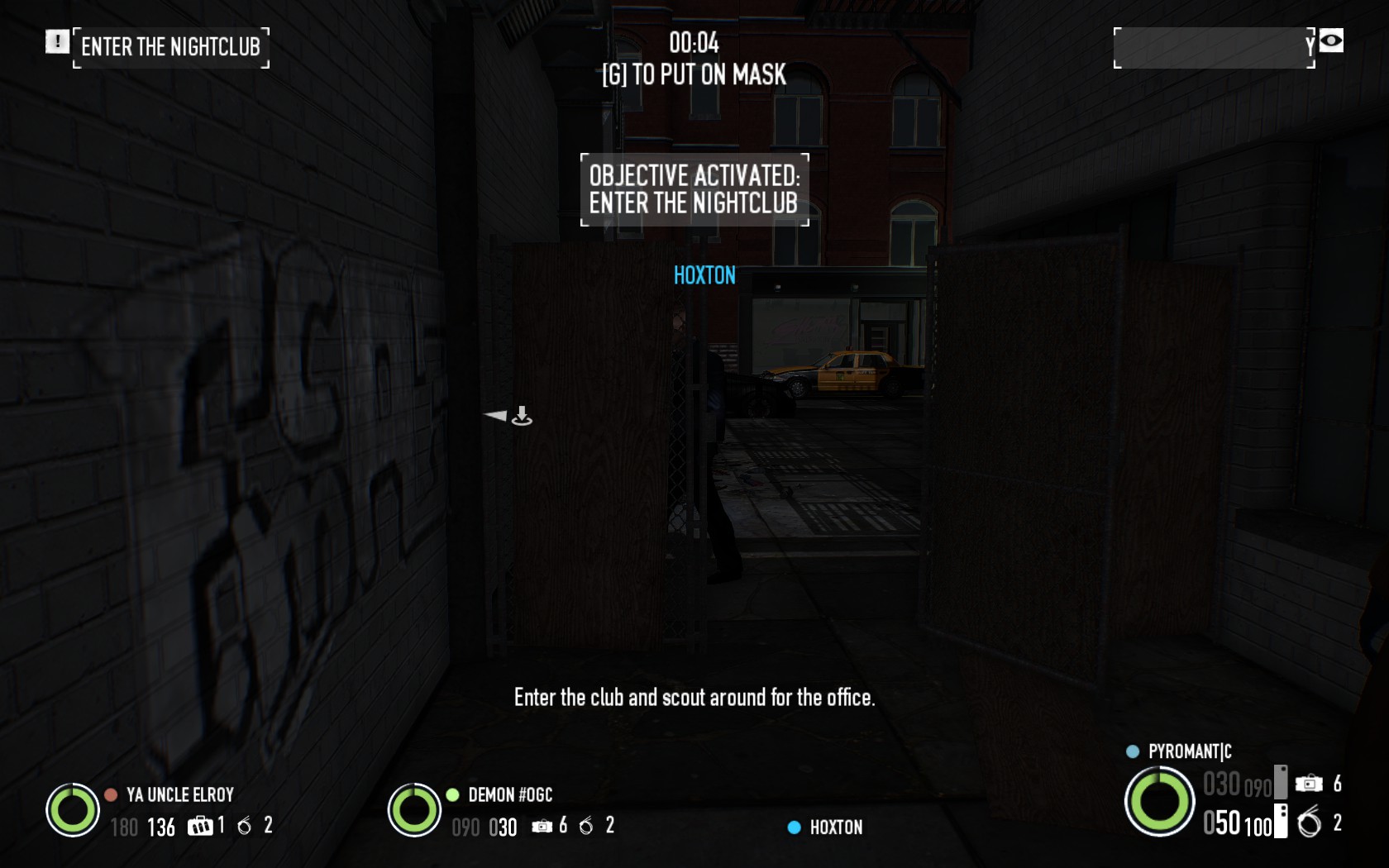Image resolution: width=1389 pixels, height=868 pixels.
Task: Select the Pyromant|c player name
Action: click(1189, 751)
